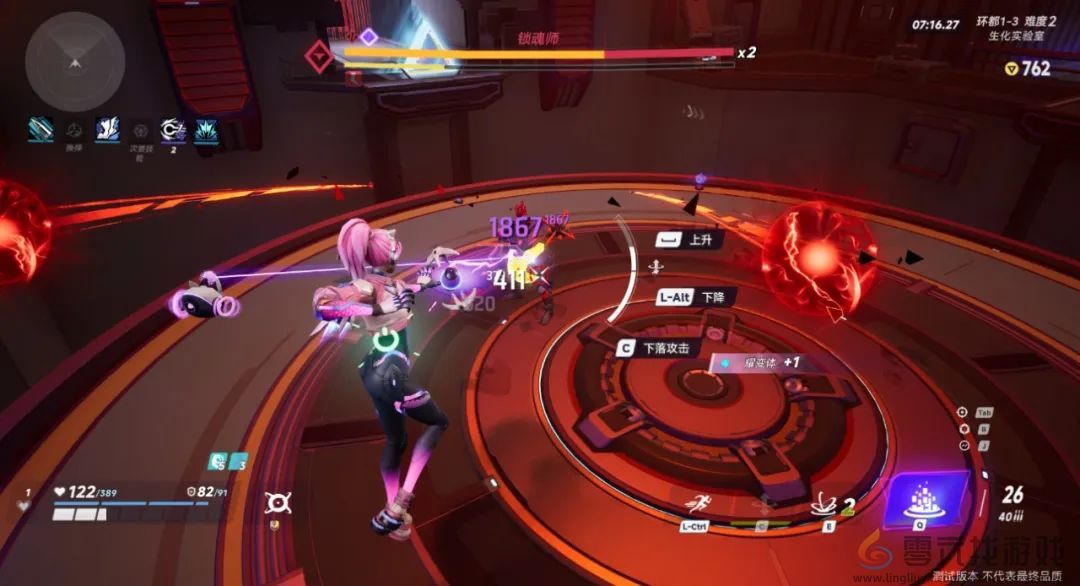Open the crosshair shortcut beside Tab
This screenshot has height=586, width=1080.
pyautogui.click(x=962, y=412)
